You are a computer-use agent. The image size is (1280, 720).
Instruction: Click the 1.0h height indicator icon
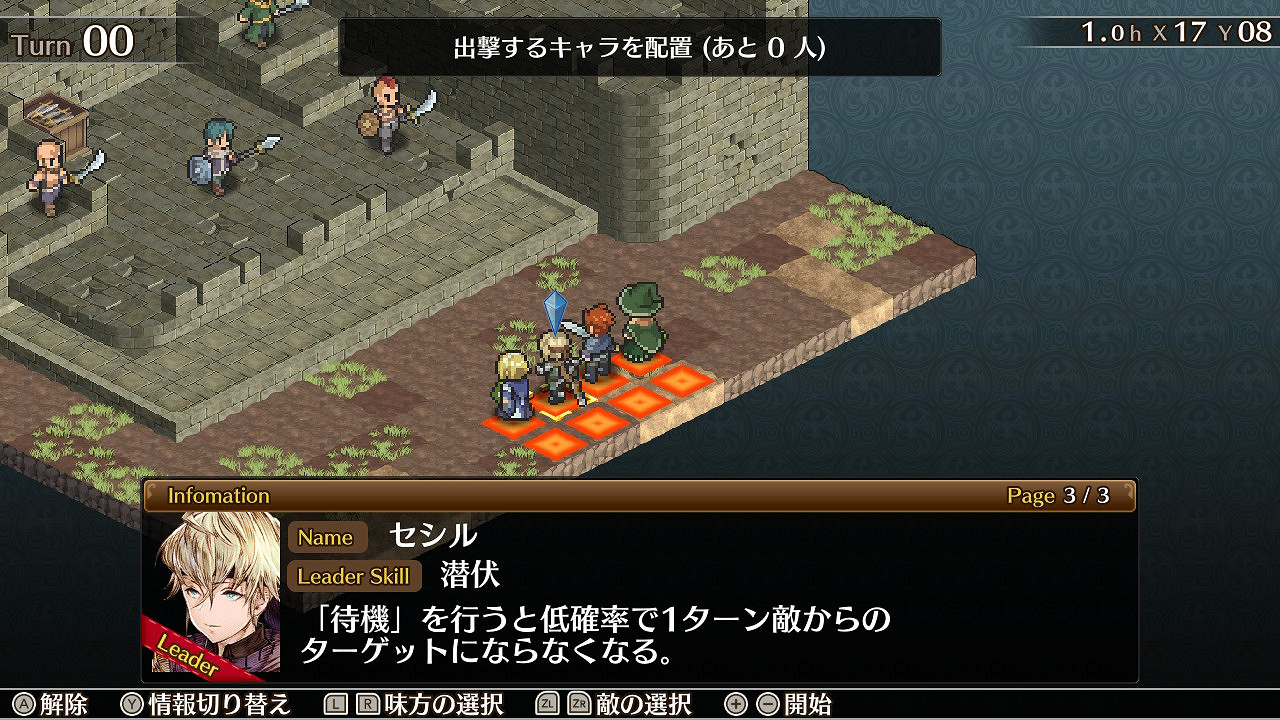point(1110,31)
